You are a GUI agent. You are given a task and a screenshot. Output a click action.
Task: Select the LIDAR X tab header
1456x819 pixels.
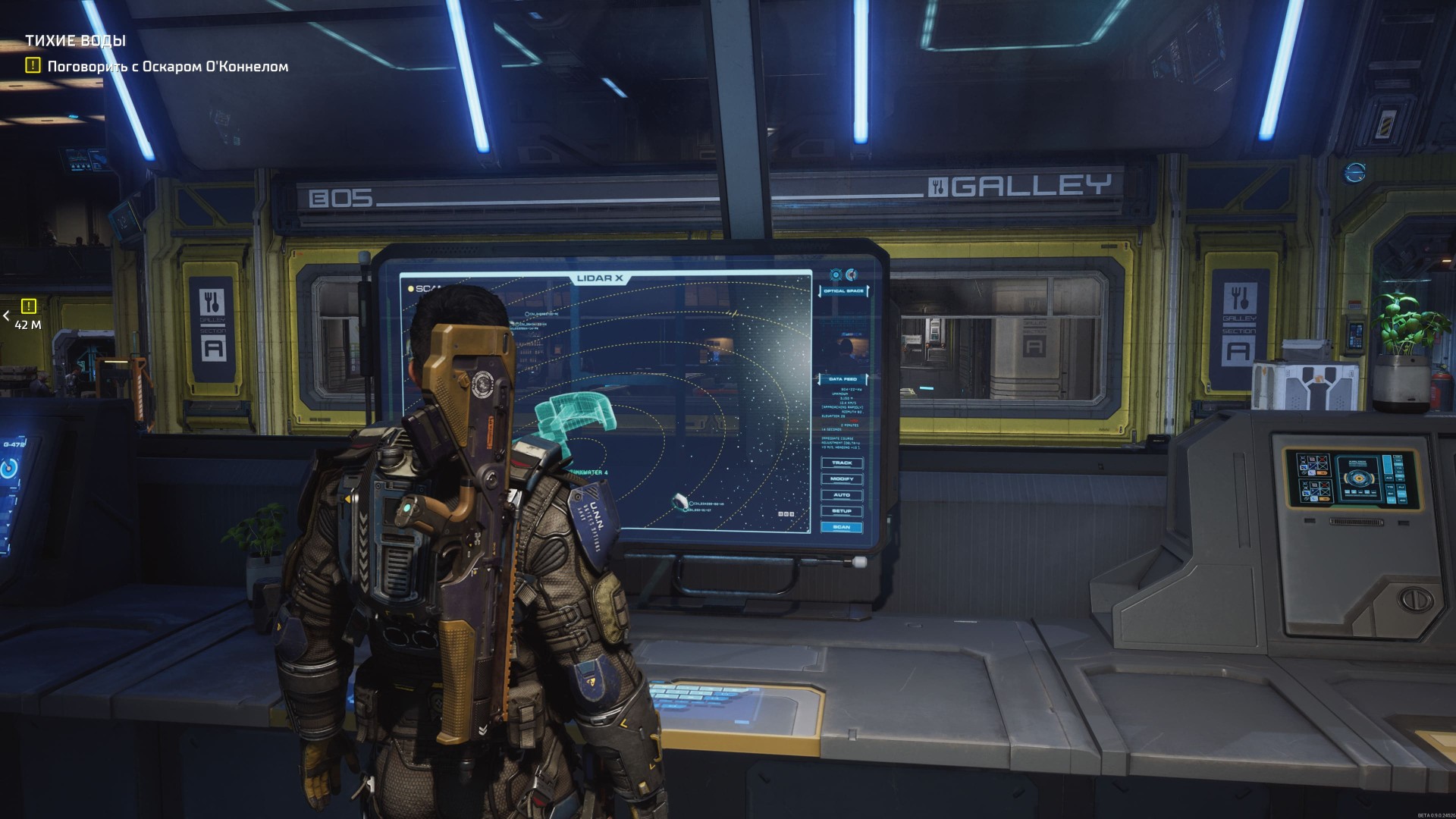pos(600,278)
